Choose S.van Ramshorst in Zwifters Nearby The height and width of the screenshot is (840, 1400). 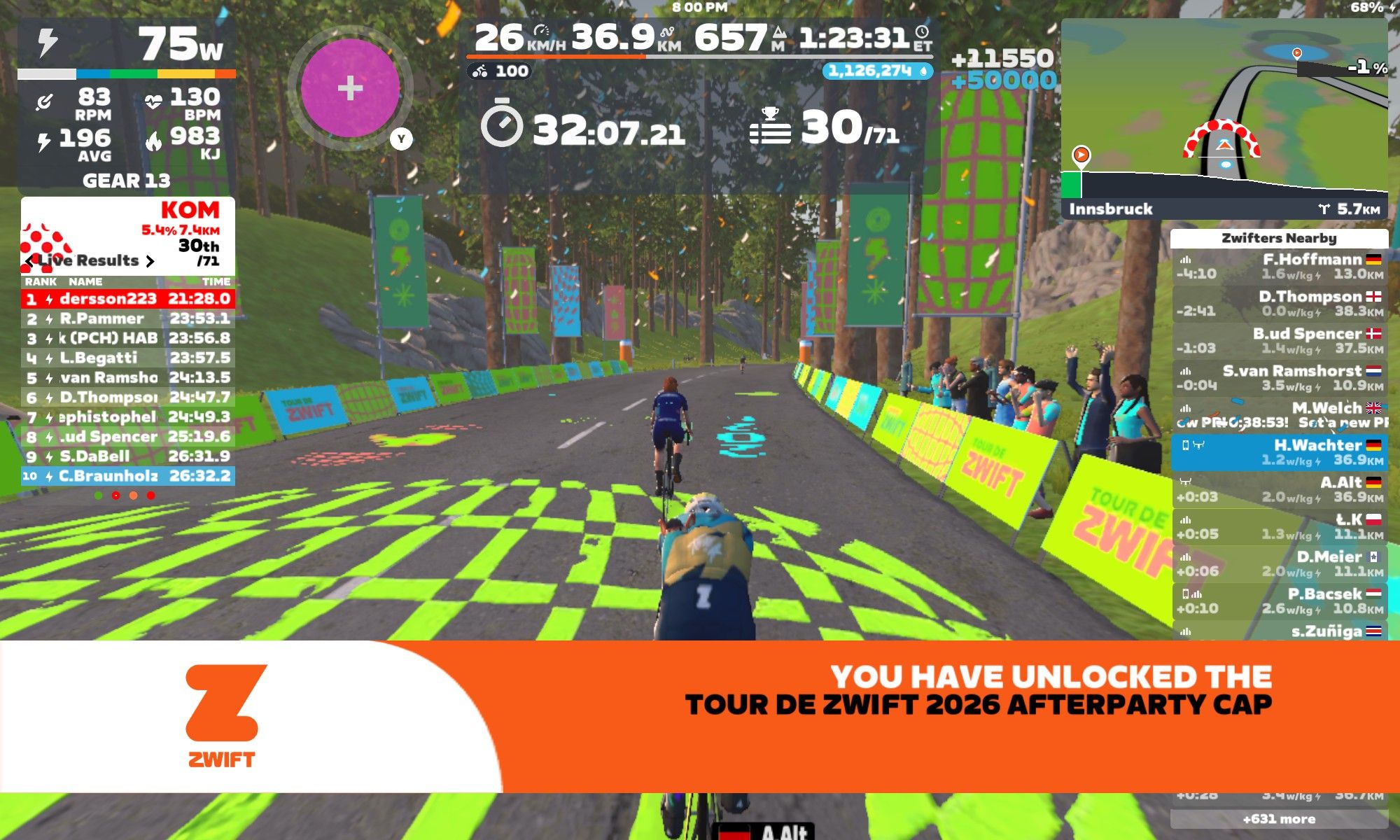pyautogui.click(x=1279, y=378)
